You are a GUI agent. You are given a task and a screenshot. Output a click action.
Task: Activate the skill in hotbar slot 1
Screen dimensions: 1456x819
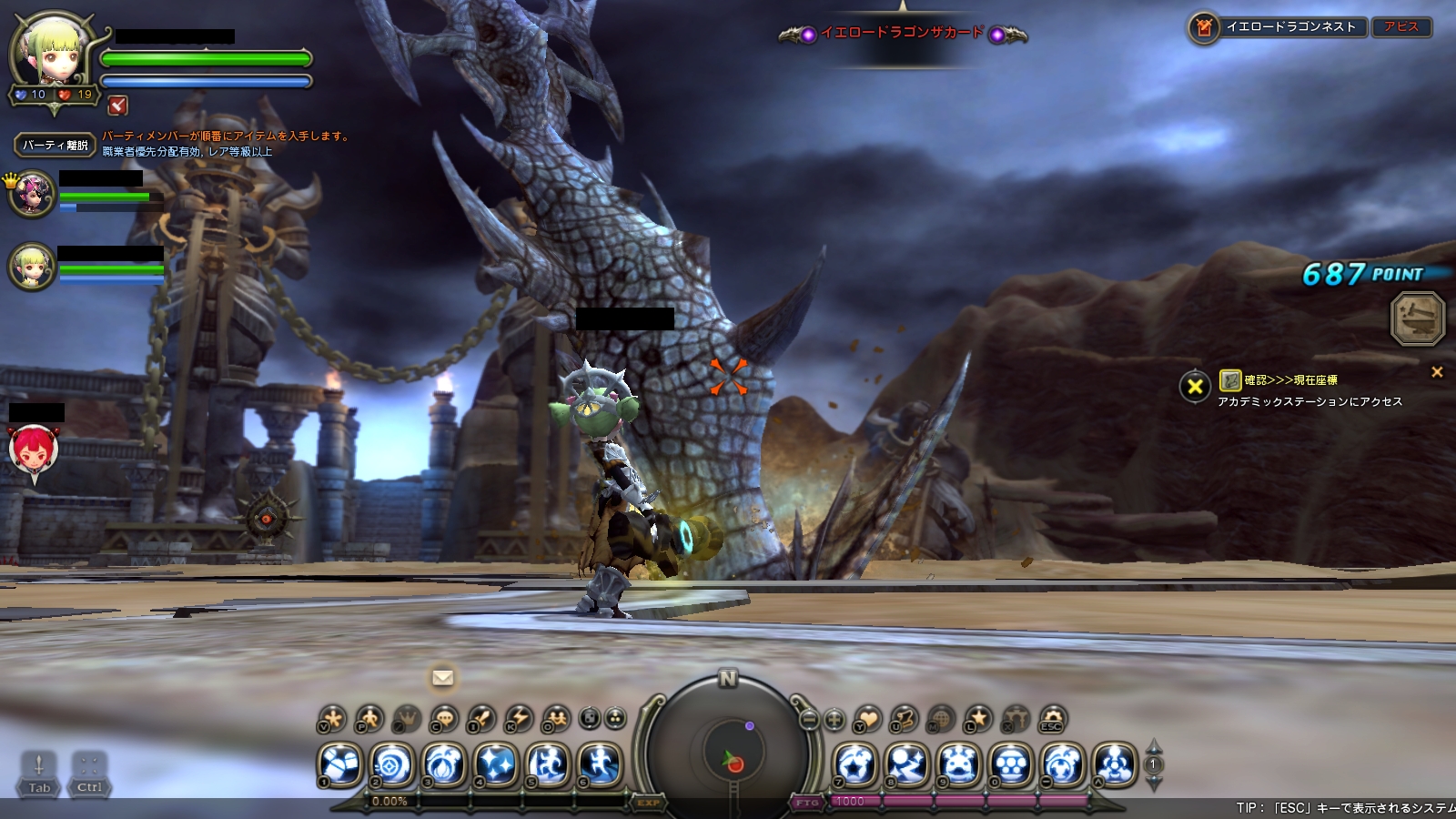click(340, 764)
